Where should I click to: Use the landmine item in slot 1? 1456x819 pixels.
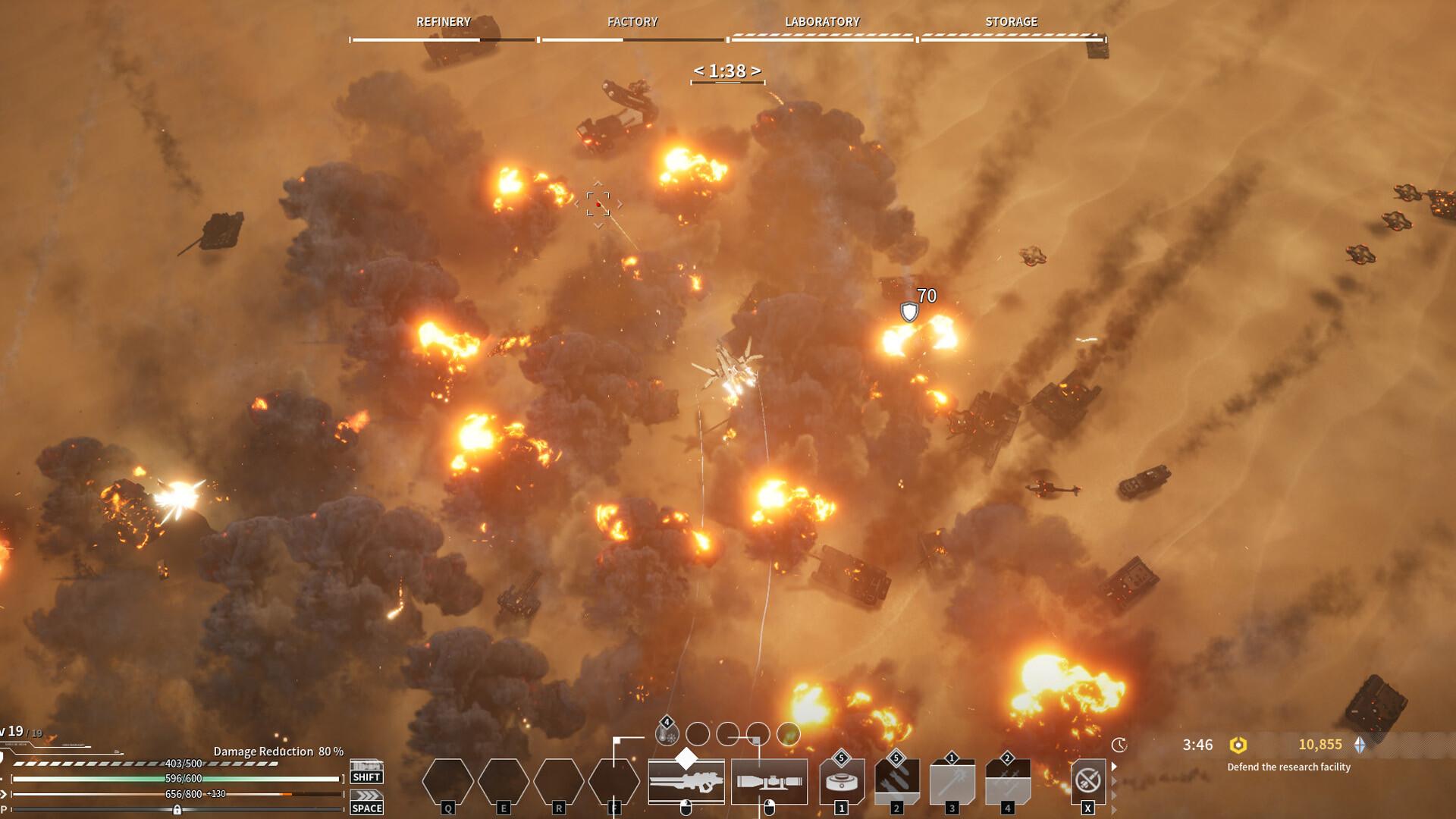[841, 781]
